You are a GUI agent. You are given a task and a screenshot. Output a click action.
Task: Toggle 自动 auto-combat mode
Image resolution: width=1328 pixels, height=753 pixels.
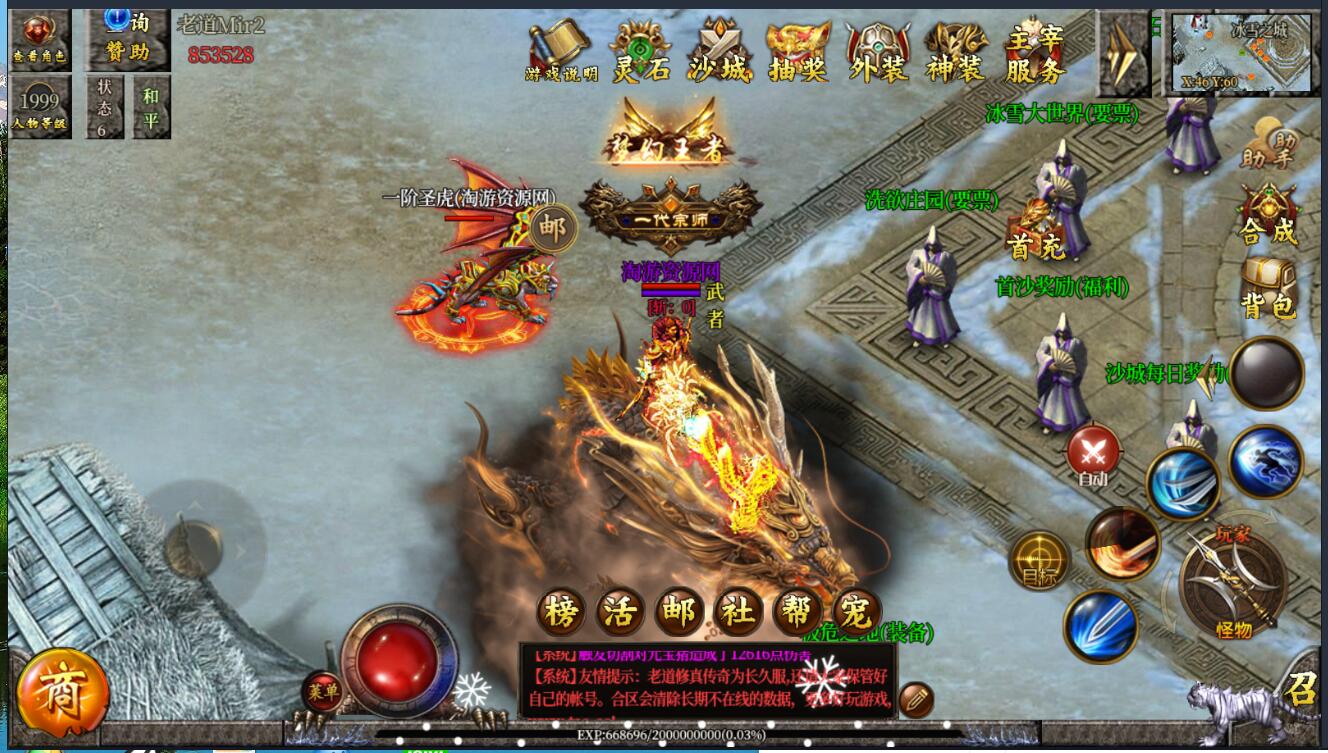(1093, 456)
